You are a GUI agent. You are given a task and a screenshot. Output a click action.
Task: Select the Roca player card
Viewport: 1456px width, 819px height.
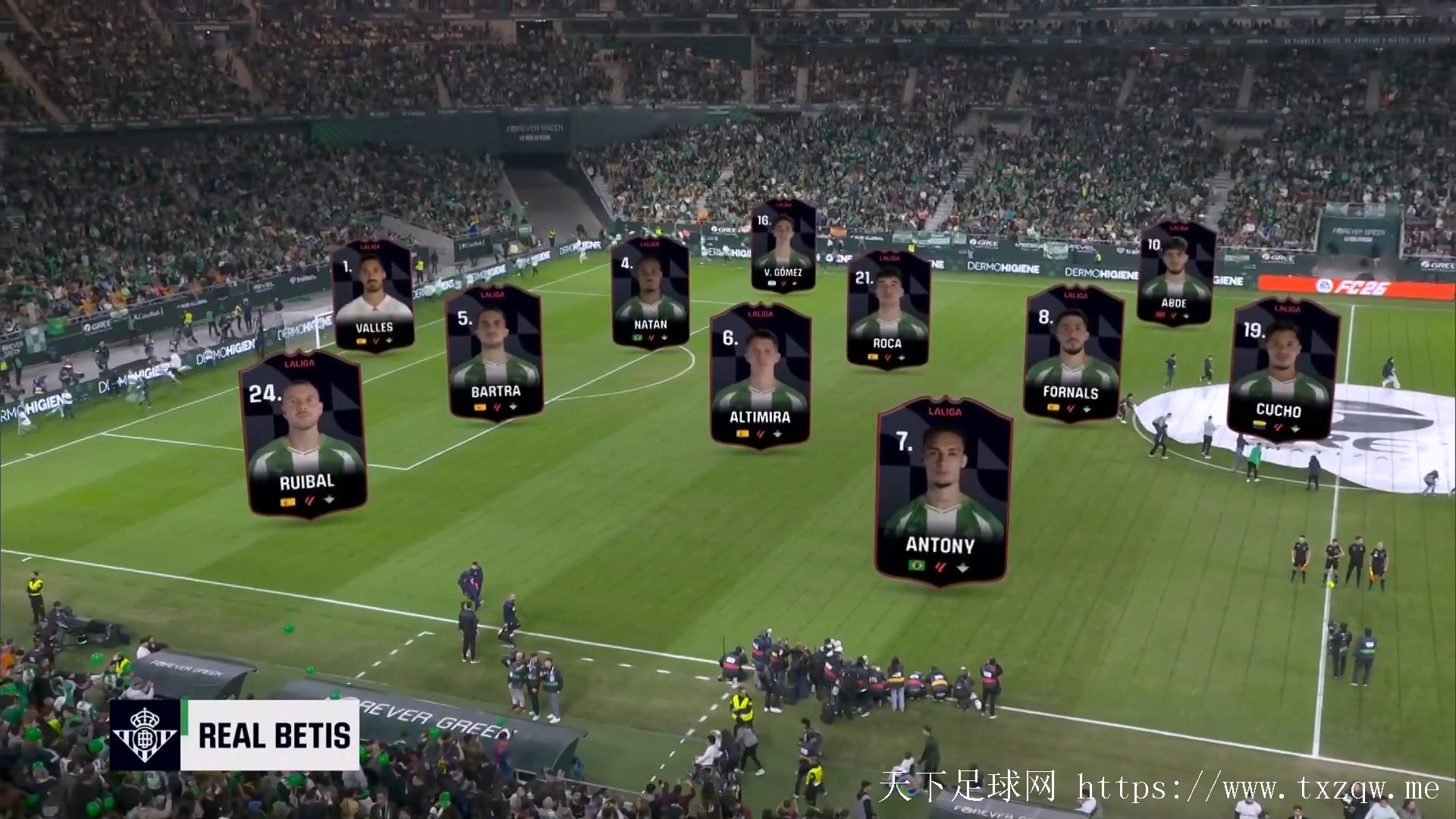click(x=888, y=311)
